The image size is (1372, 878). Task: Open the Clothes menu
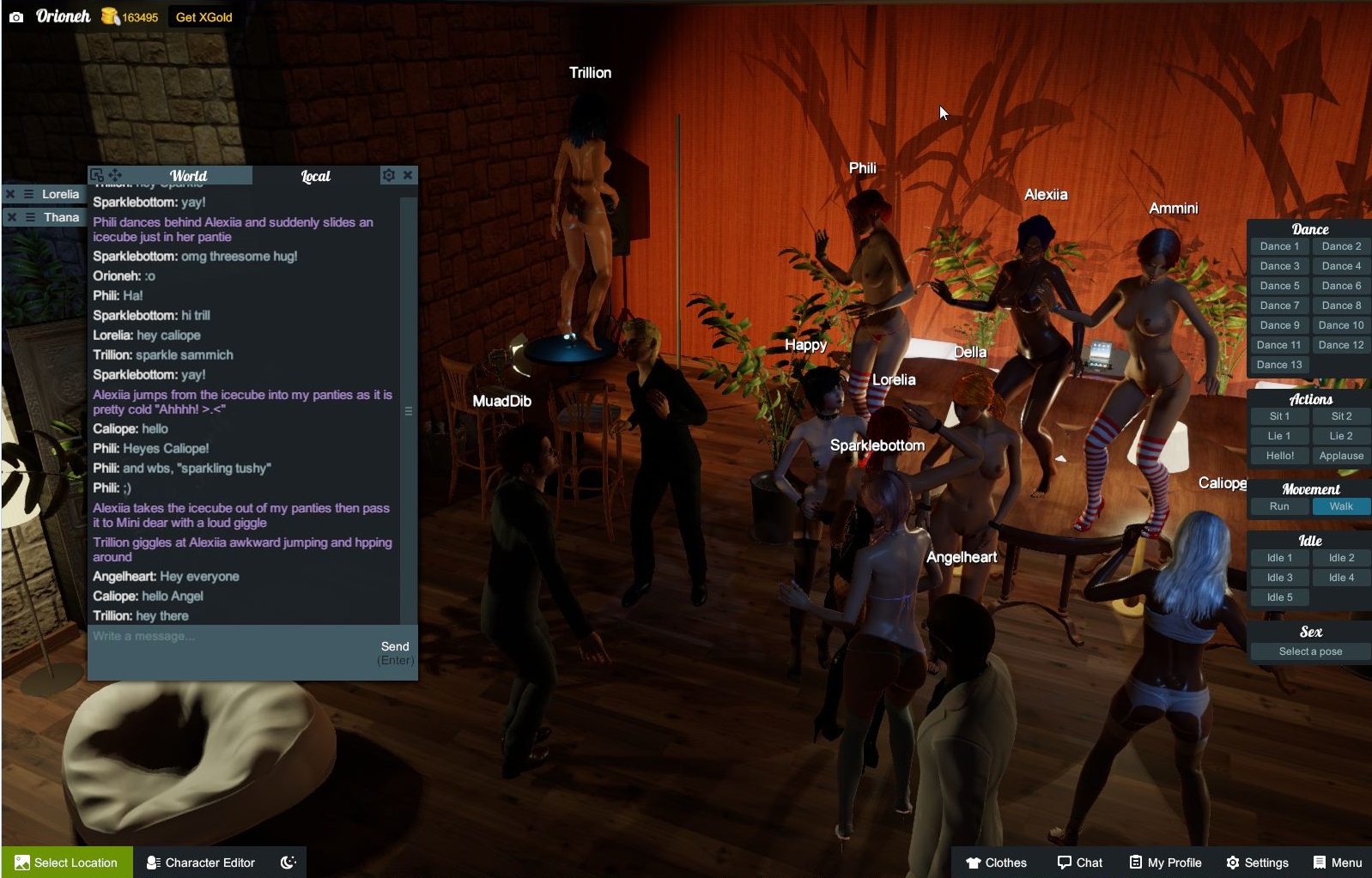(996, 863)
